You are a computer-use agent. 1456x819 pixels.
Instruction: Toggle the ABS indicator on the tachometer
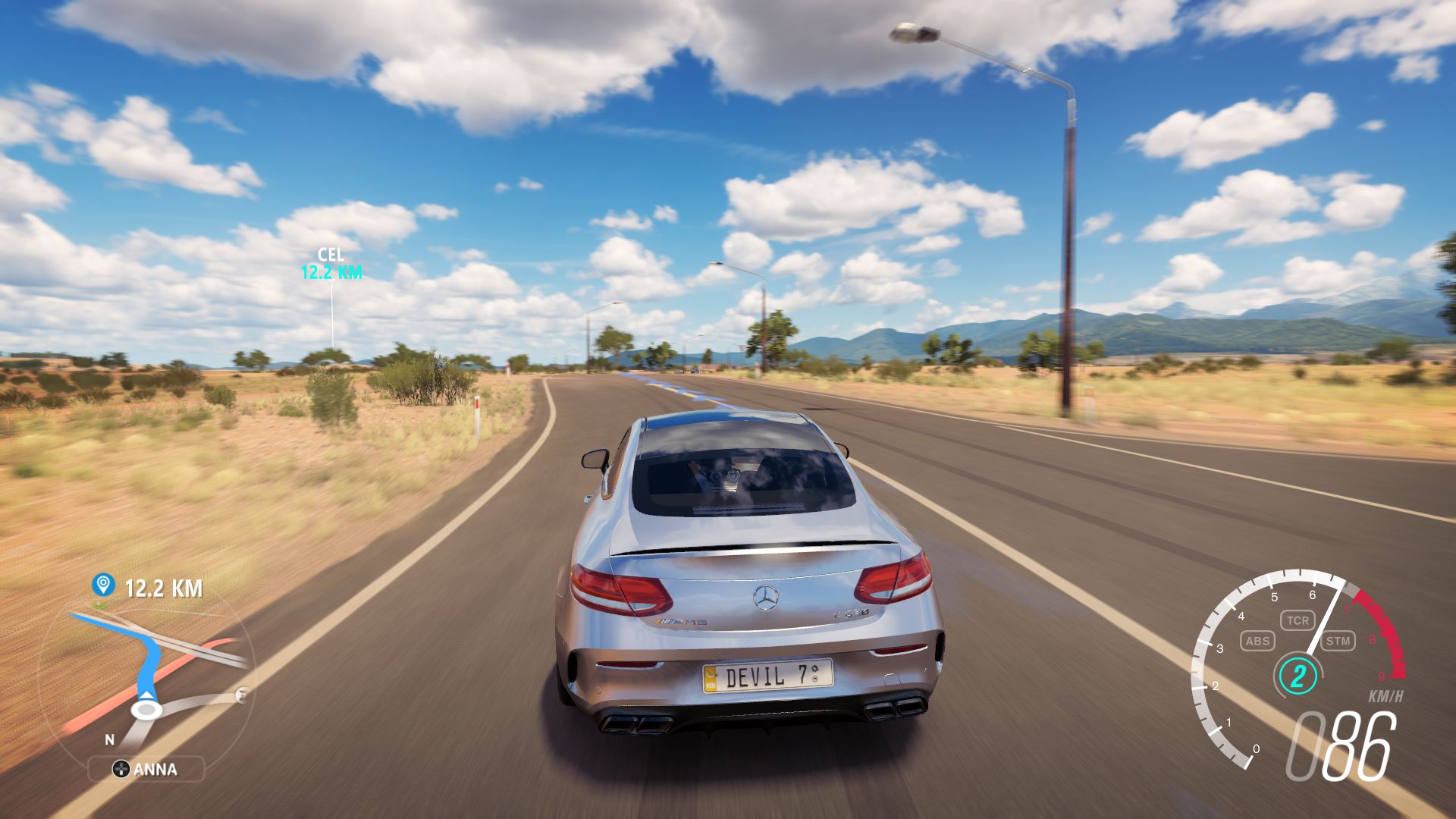pos(1258,642)
